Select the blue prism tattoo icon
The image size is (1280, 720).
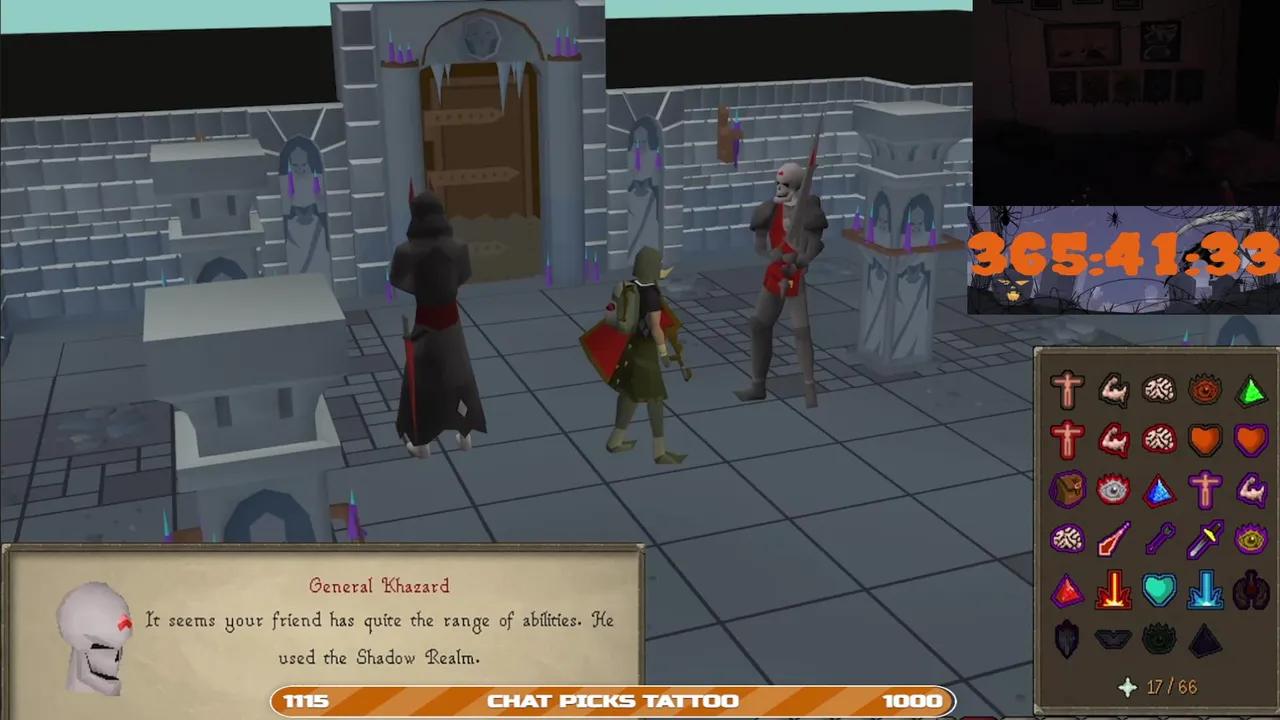click(1159, 490)
